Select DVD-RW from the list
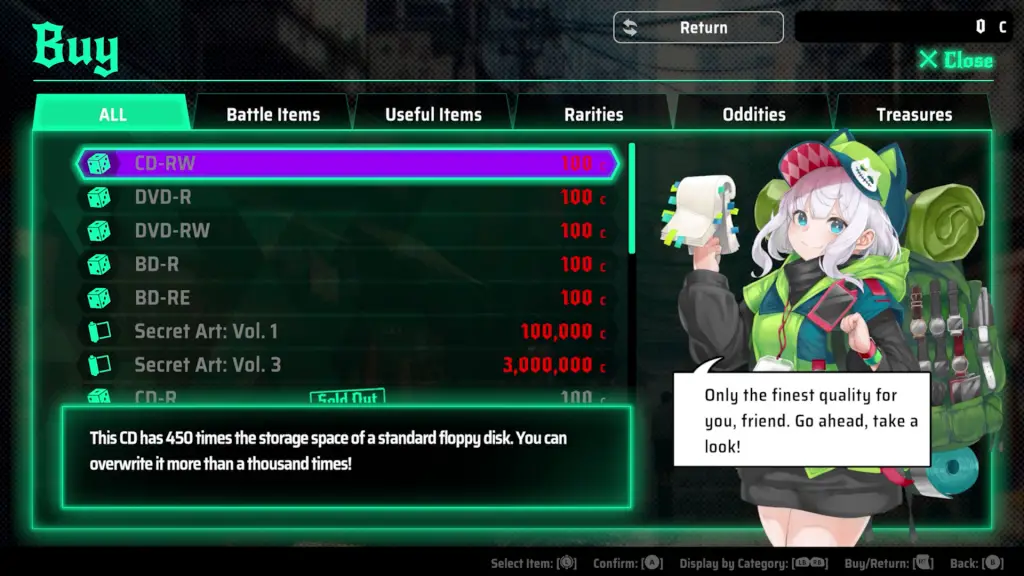This screenshot has height=576, width=1024. tap(347, 231)
